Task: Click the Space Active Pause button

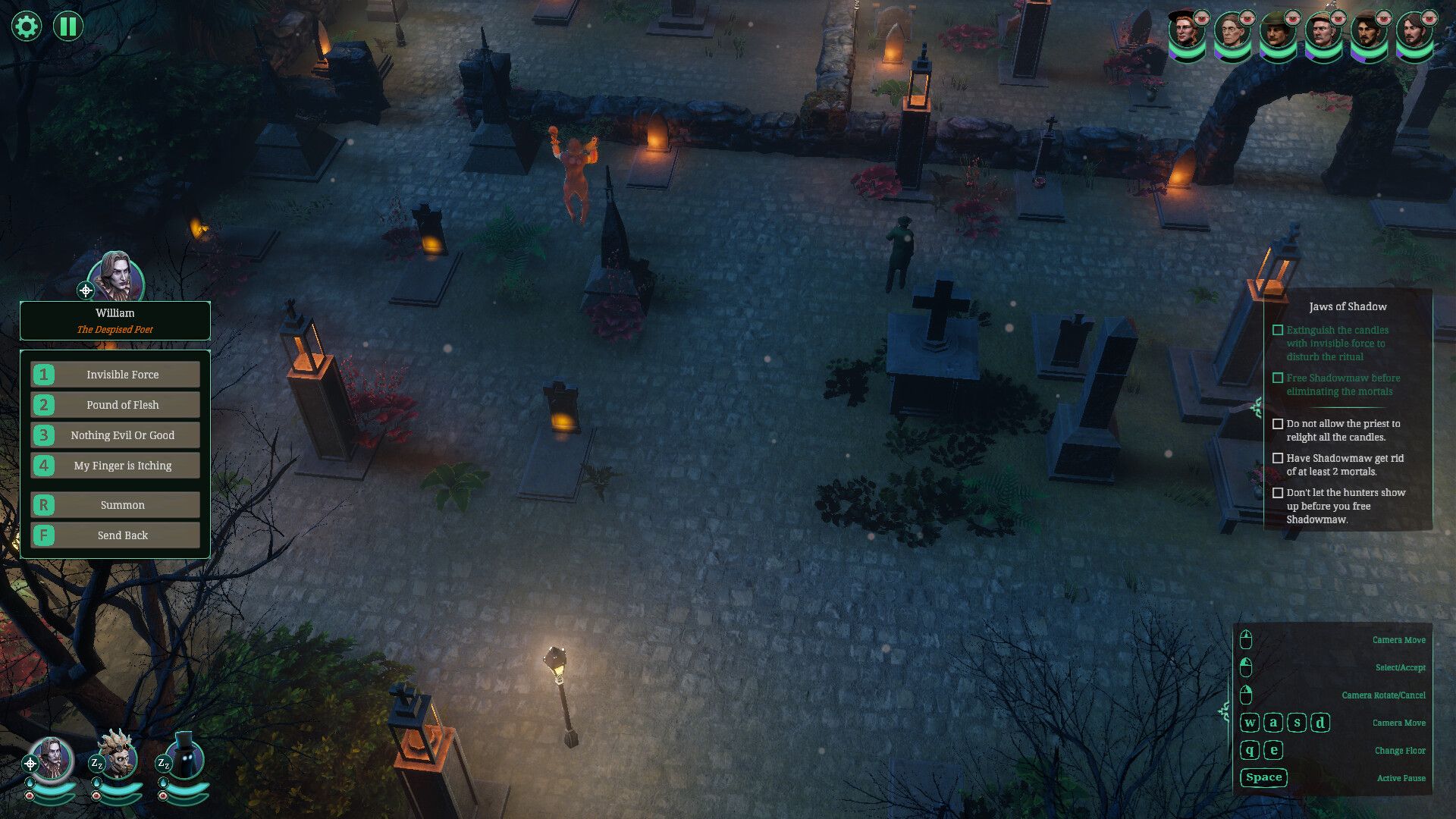Action: point(1263,777)
